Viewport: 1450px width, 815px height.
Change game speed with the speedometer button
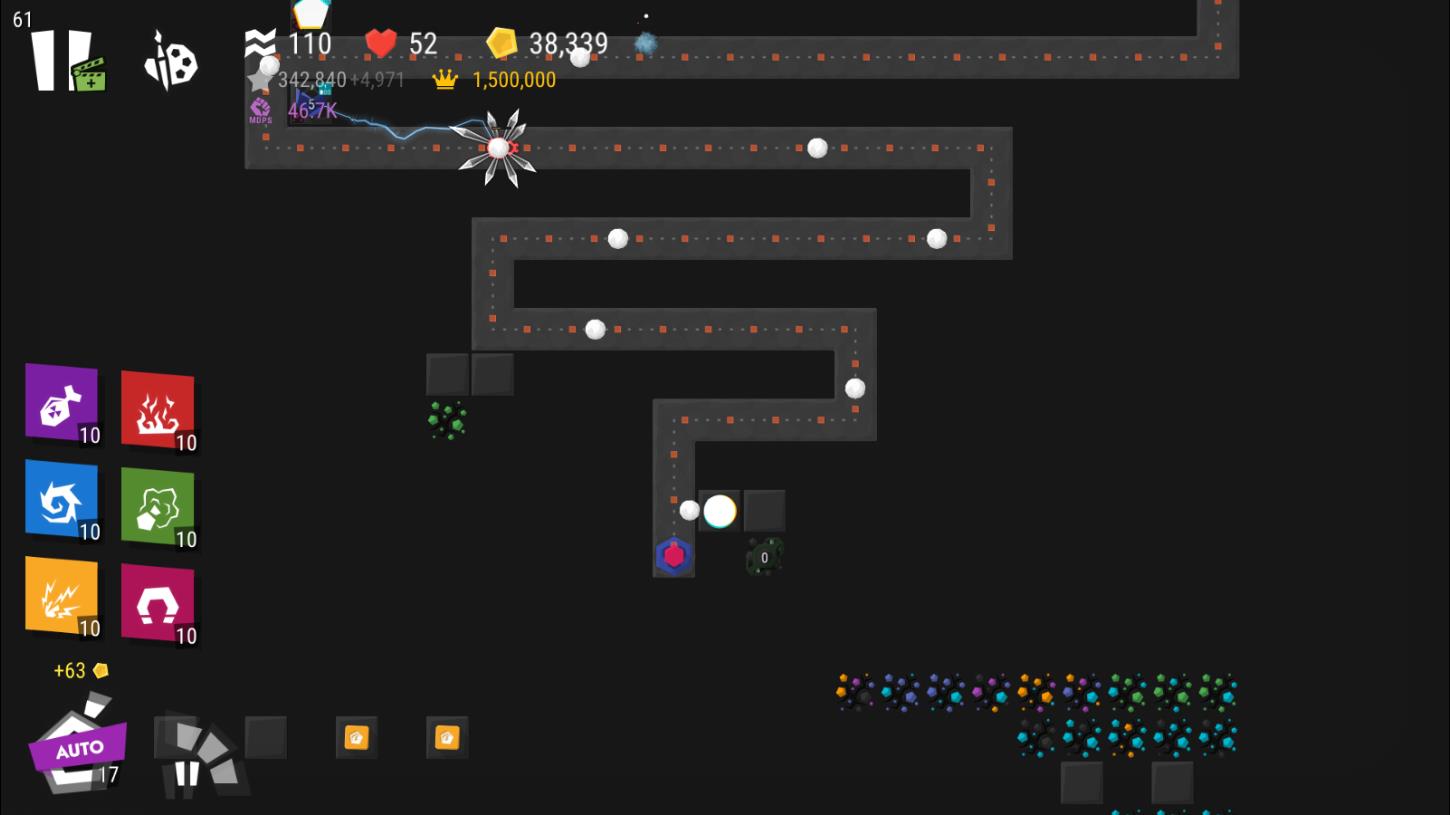tap(201, 756)
